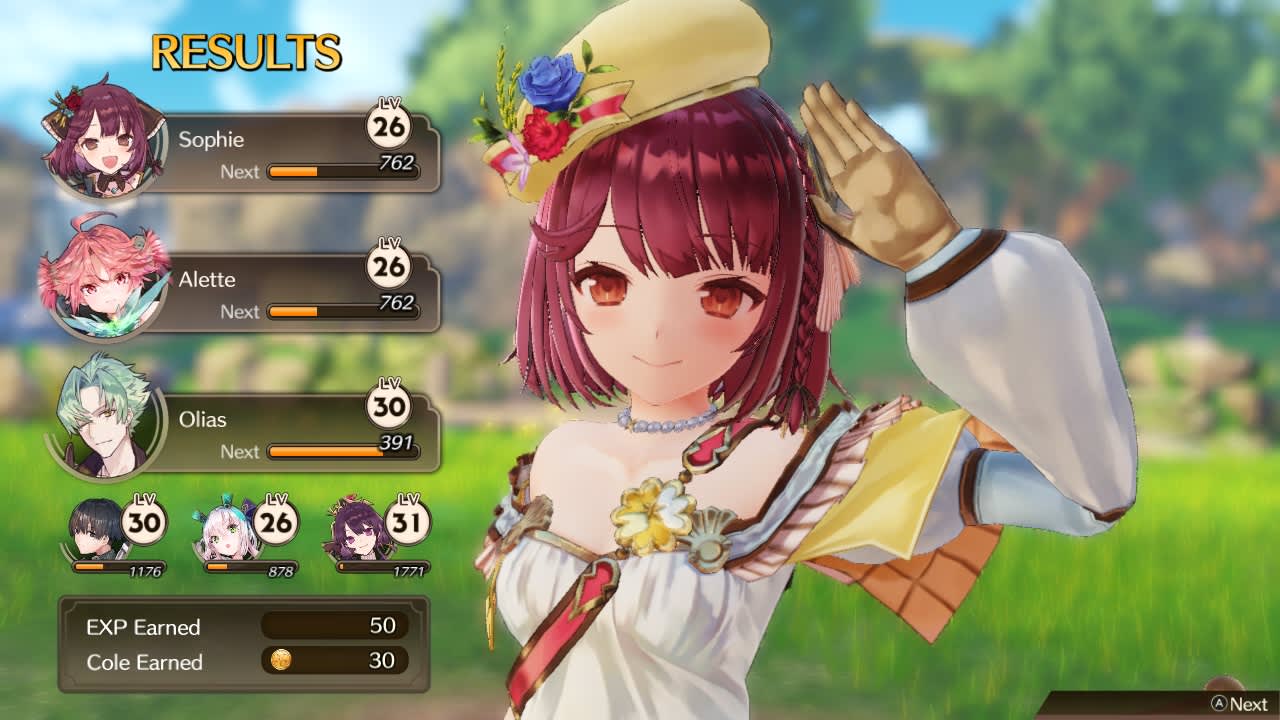Click the EXP Earned panel label
The image size is (1280, 720).
tap(141, 626)
